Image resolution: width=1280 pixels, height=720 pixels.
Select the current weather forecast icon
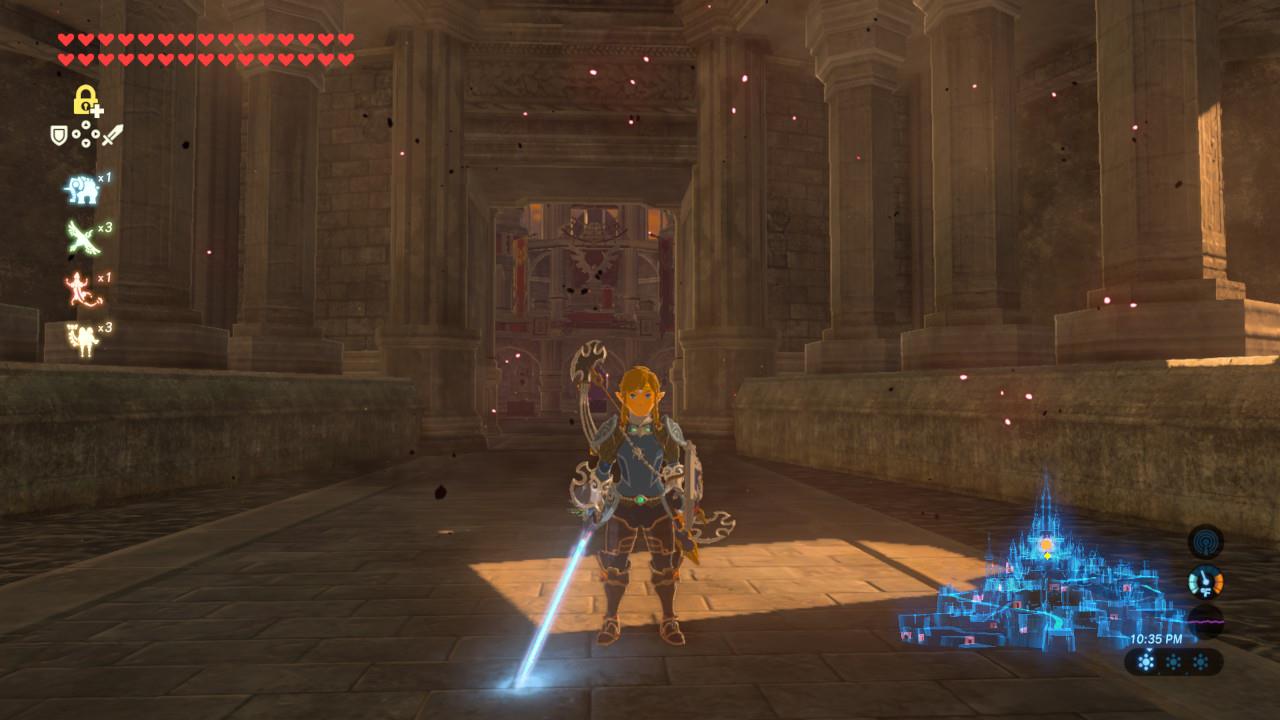(1147, 662)
